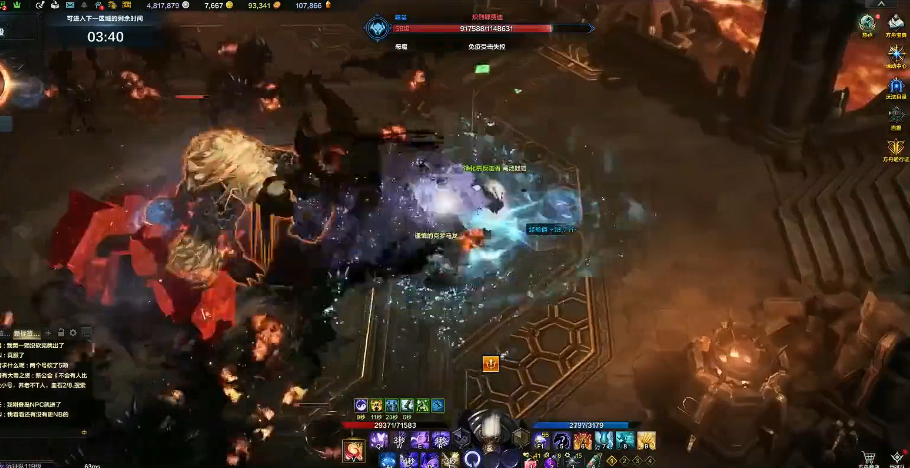Click the chat window settings gear
The height and width of the screenshot is (468, 910).
[x=73, y=332]
